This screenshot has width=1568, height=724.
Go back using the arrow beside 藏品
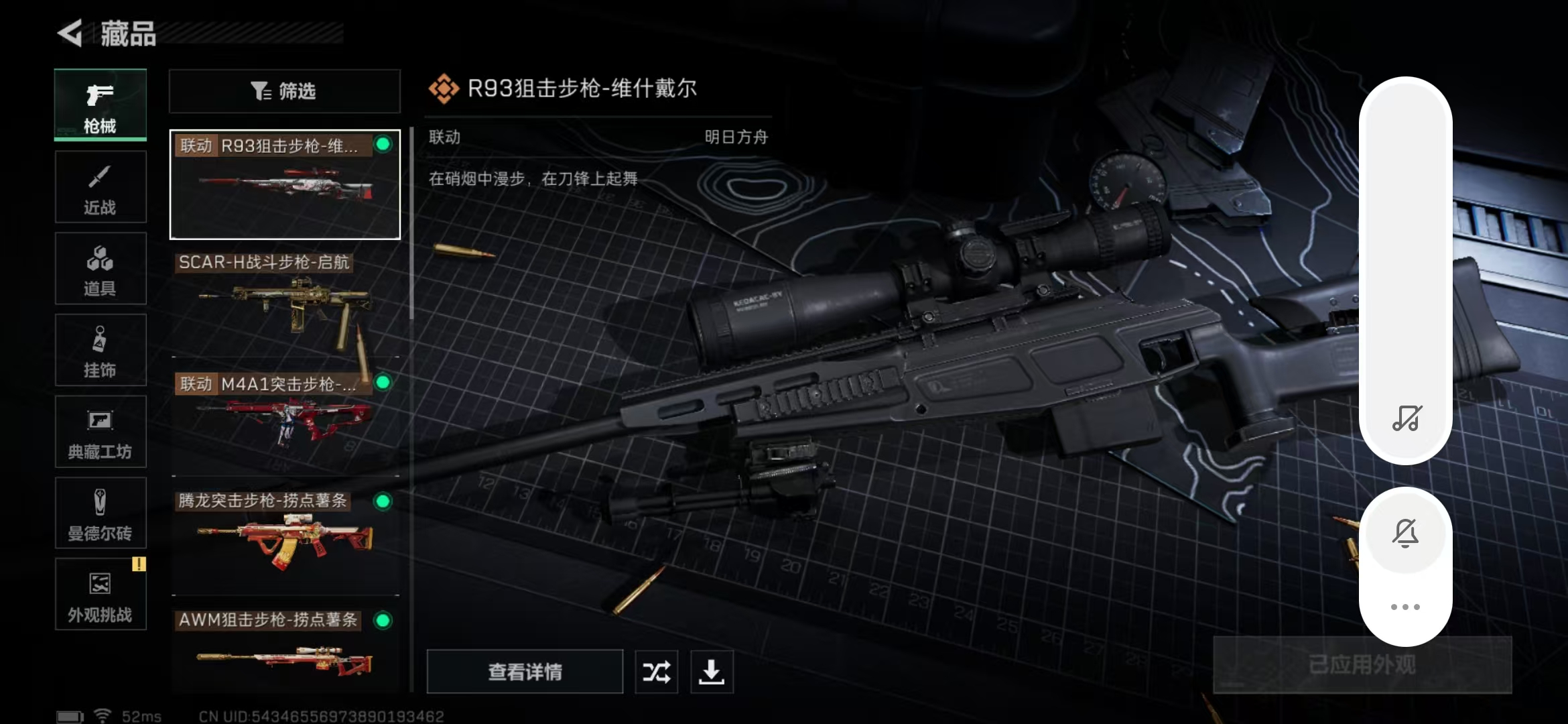(x=70, y=34)
